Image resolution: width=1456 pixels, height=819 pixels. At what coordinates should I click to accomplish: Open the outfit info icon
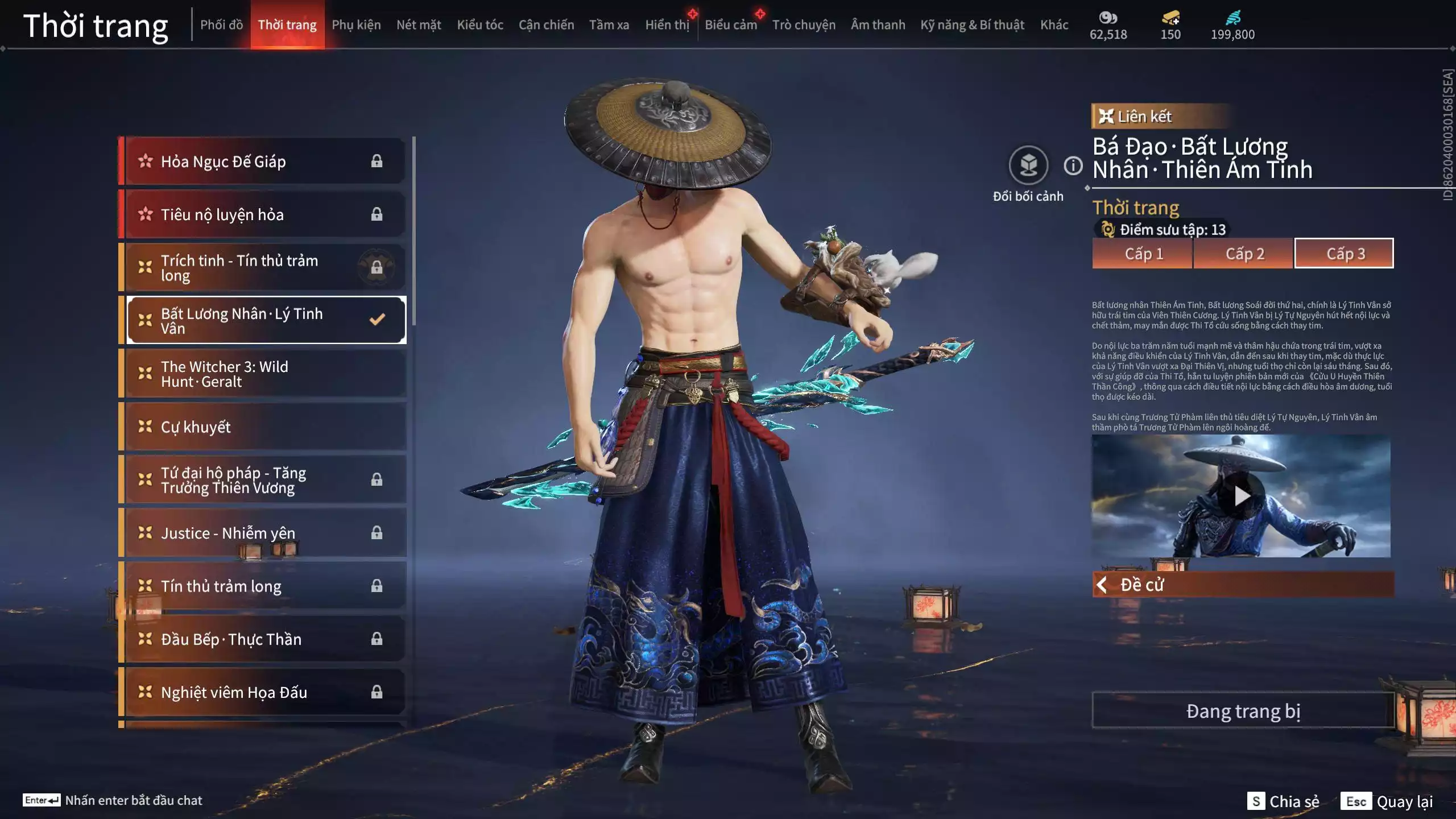[1073, 166]
